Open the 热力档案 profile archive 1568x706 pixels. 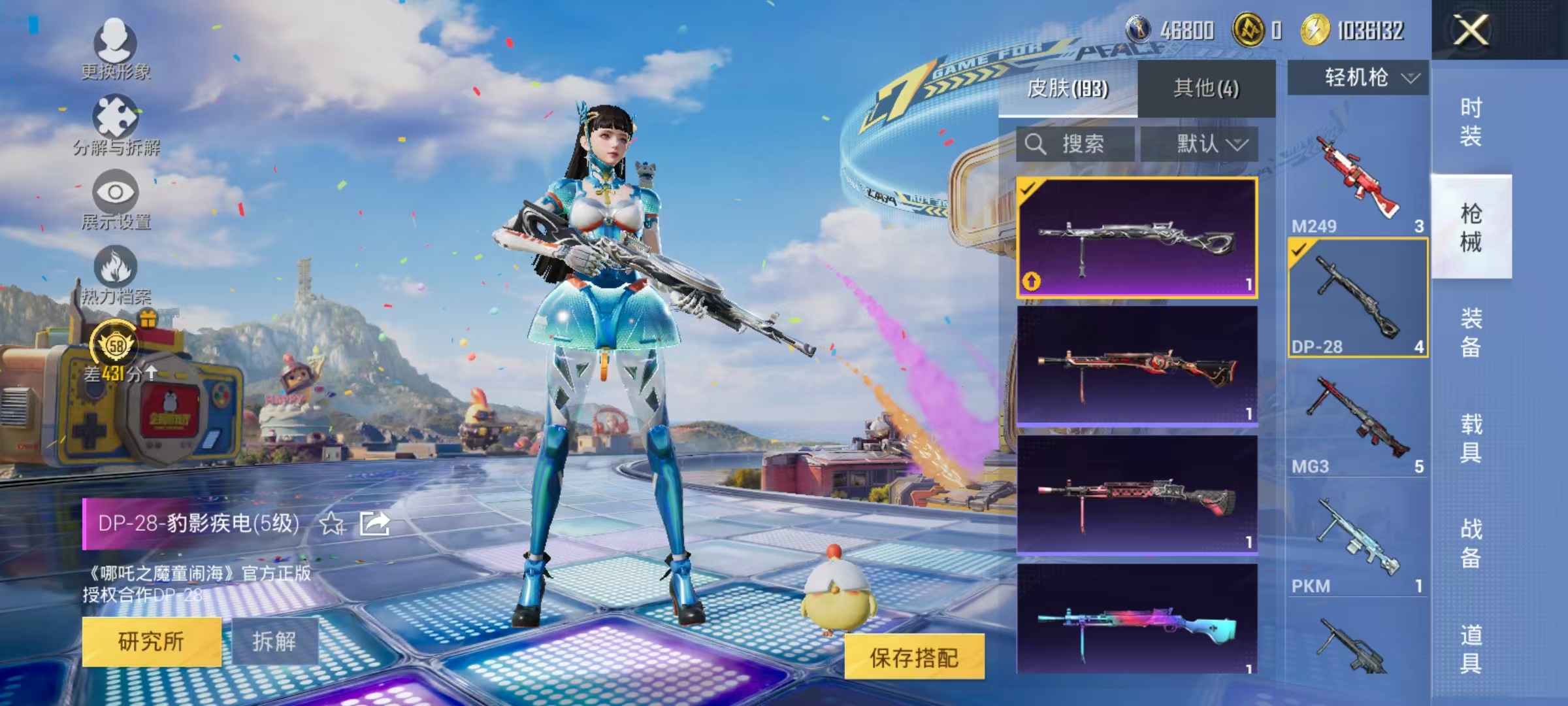[x=116, y=275]
